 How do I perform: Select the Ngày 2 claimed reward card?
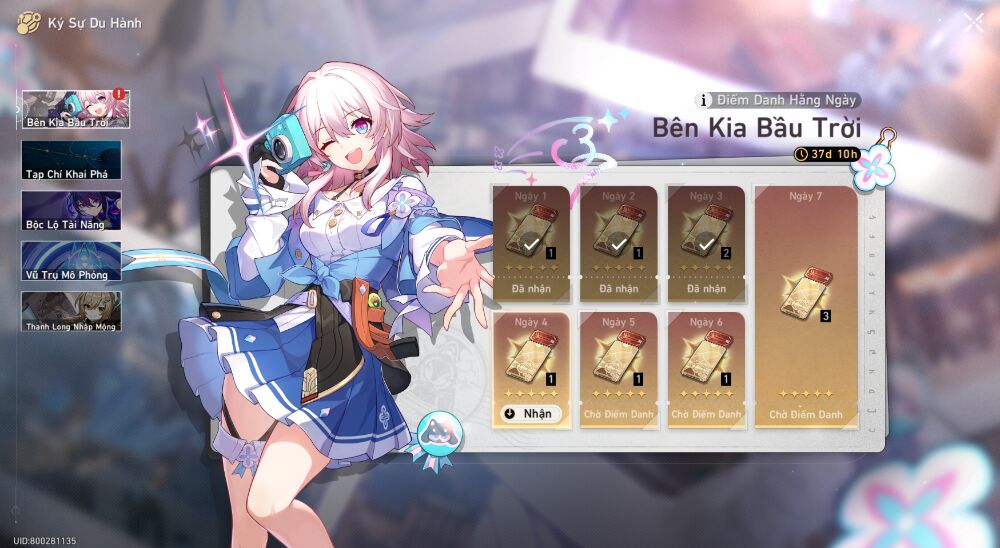click(619, 242)
